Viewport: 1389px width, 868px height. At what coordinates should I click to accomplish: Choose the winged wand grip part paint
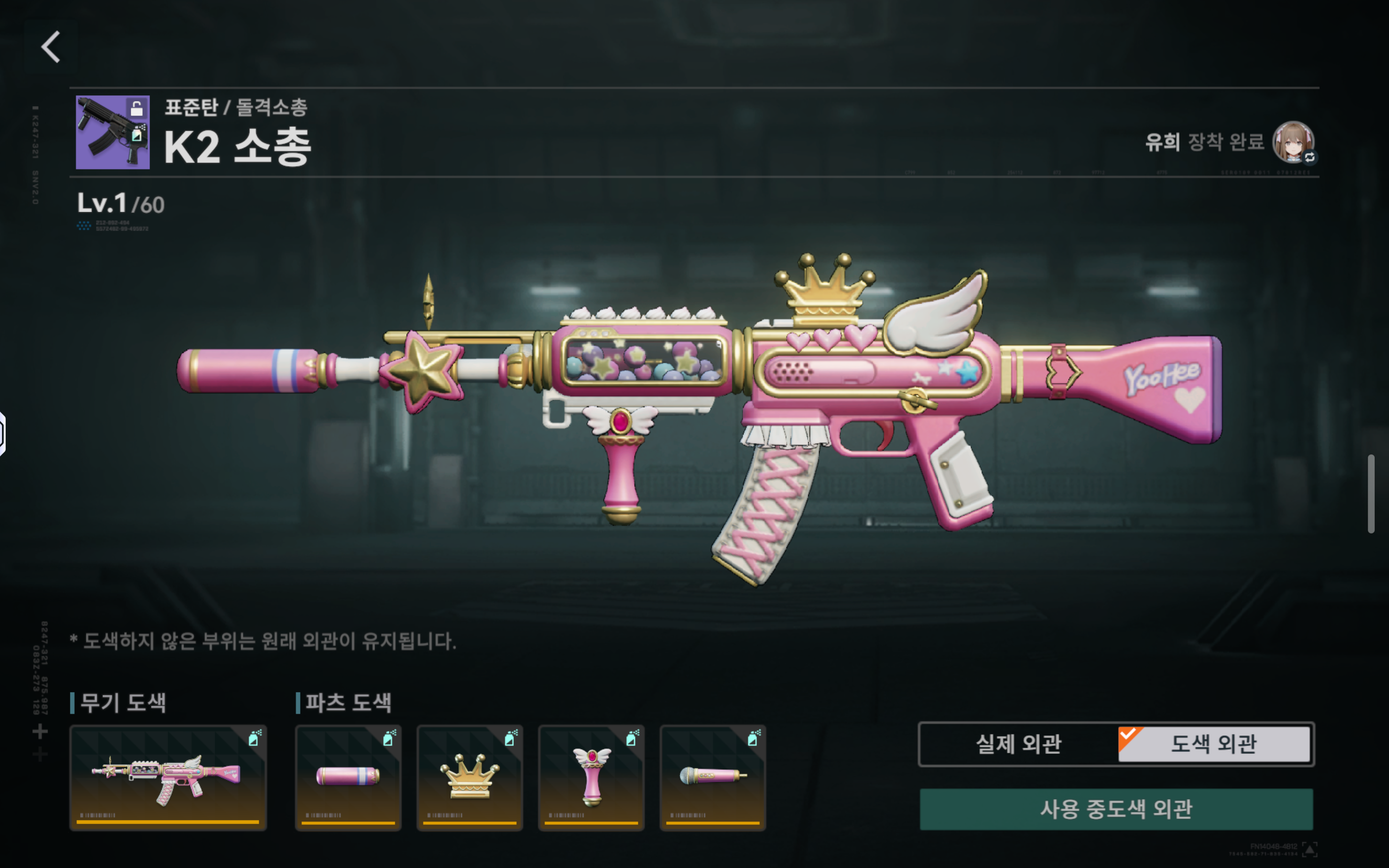pos(591,777)
